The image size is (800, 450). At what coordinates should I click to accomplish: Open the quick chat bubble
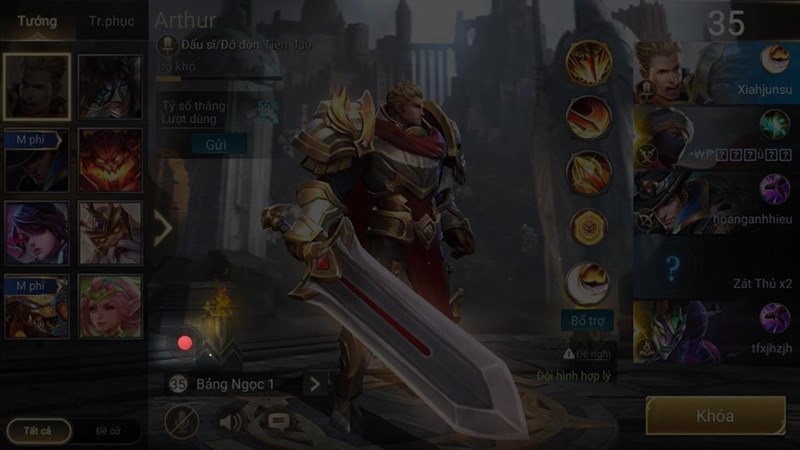(x=279, y=421)
